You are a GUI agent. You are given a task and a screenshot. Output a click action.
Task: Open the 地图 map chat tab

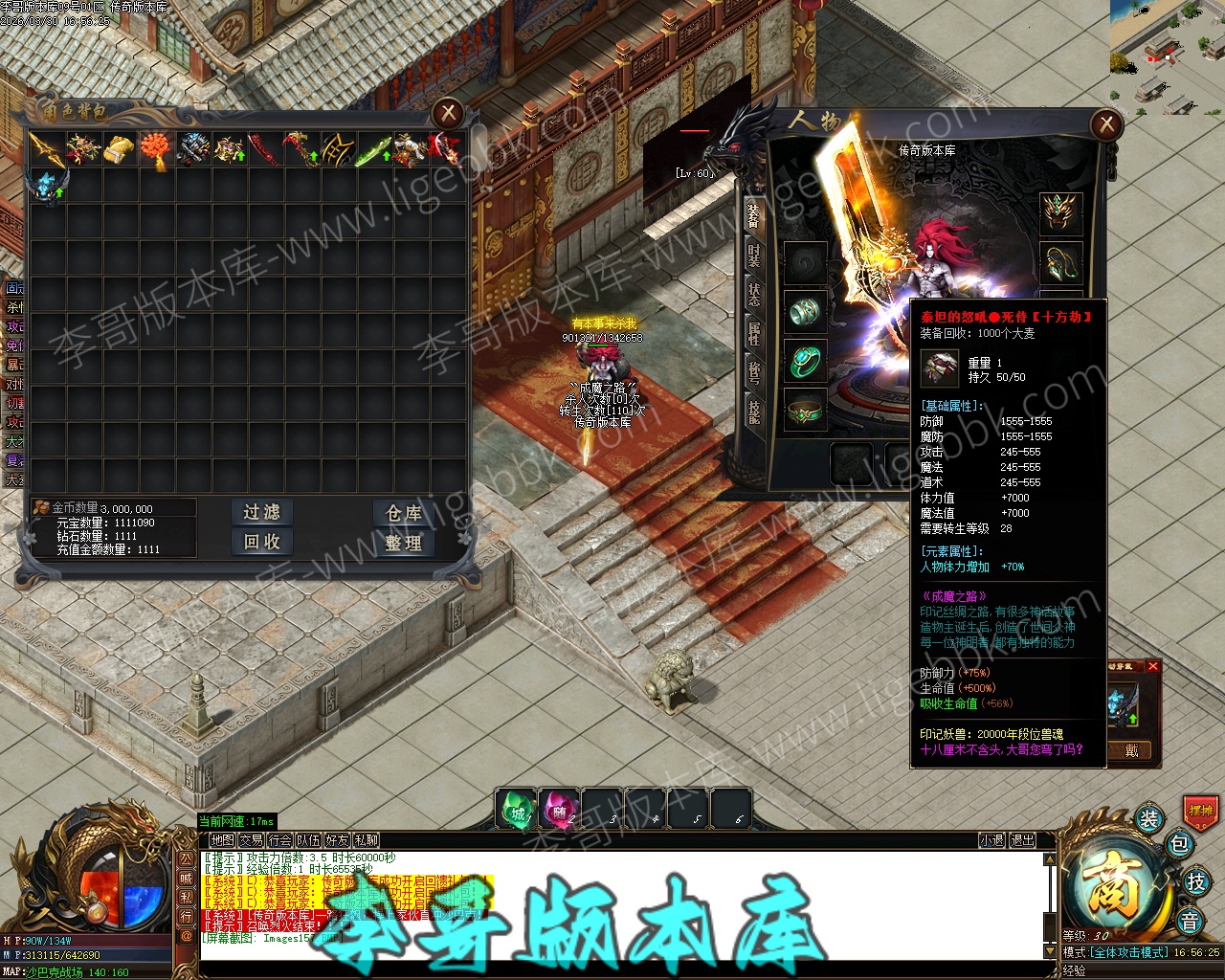coord(223,840)
